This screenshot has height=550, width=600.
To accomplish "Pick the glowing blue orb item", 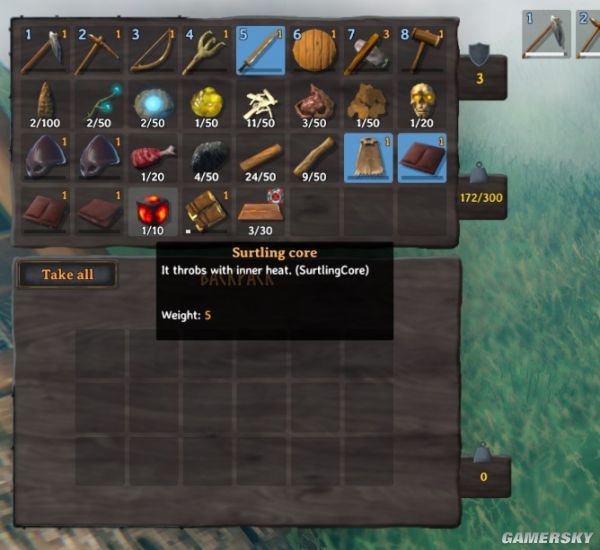I will click(152, 104).
